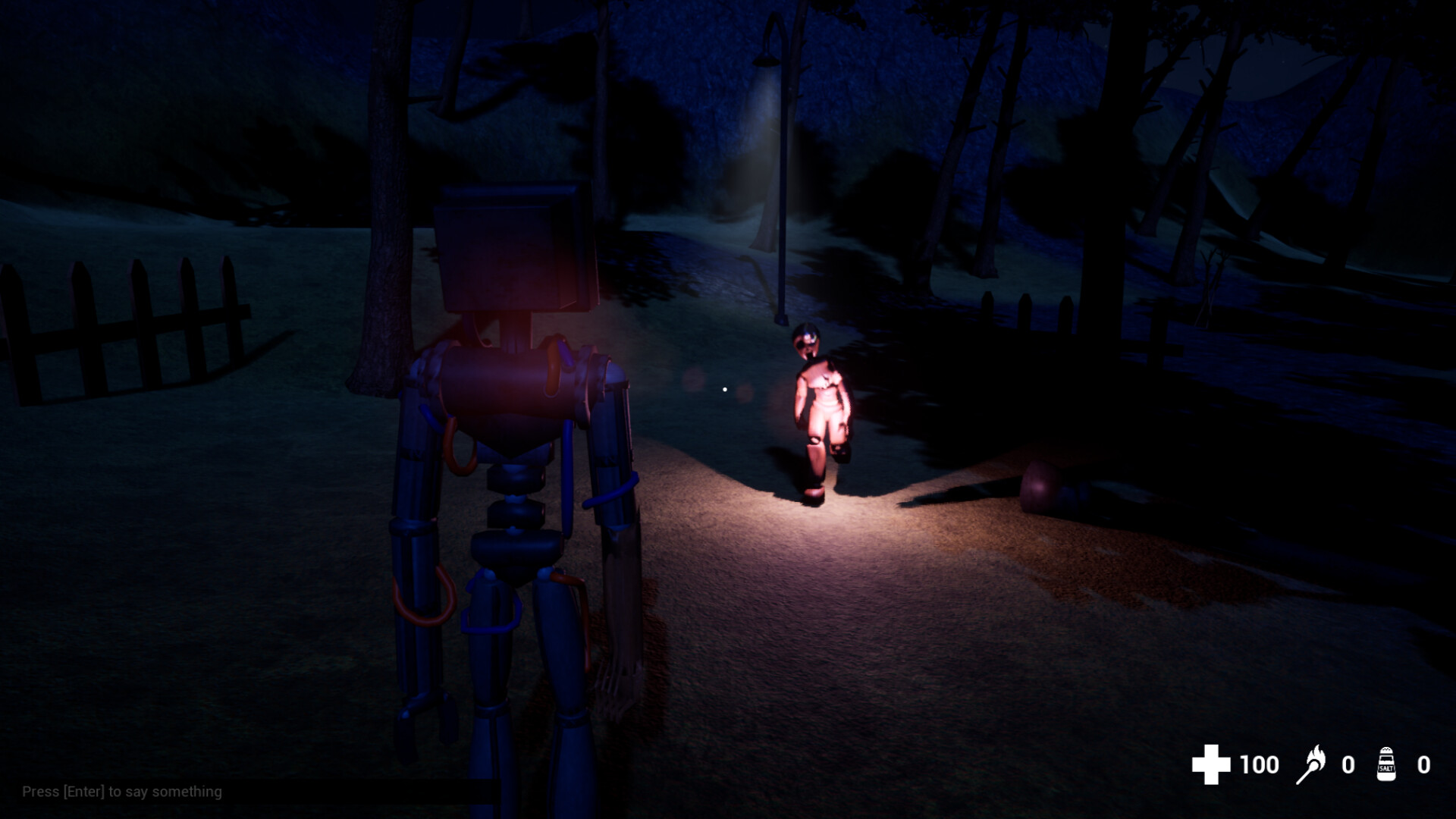Screen dimensions: 1456x819
Task: Click the health counter showing 100
Action: click(1260, 764)
